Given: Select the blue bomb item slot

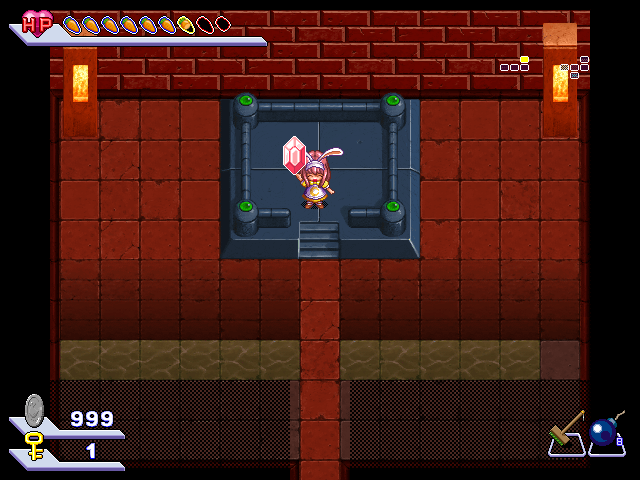Looking at the screenshot, I should click(605, 434).
